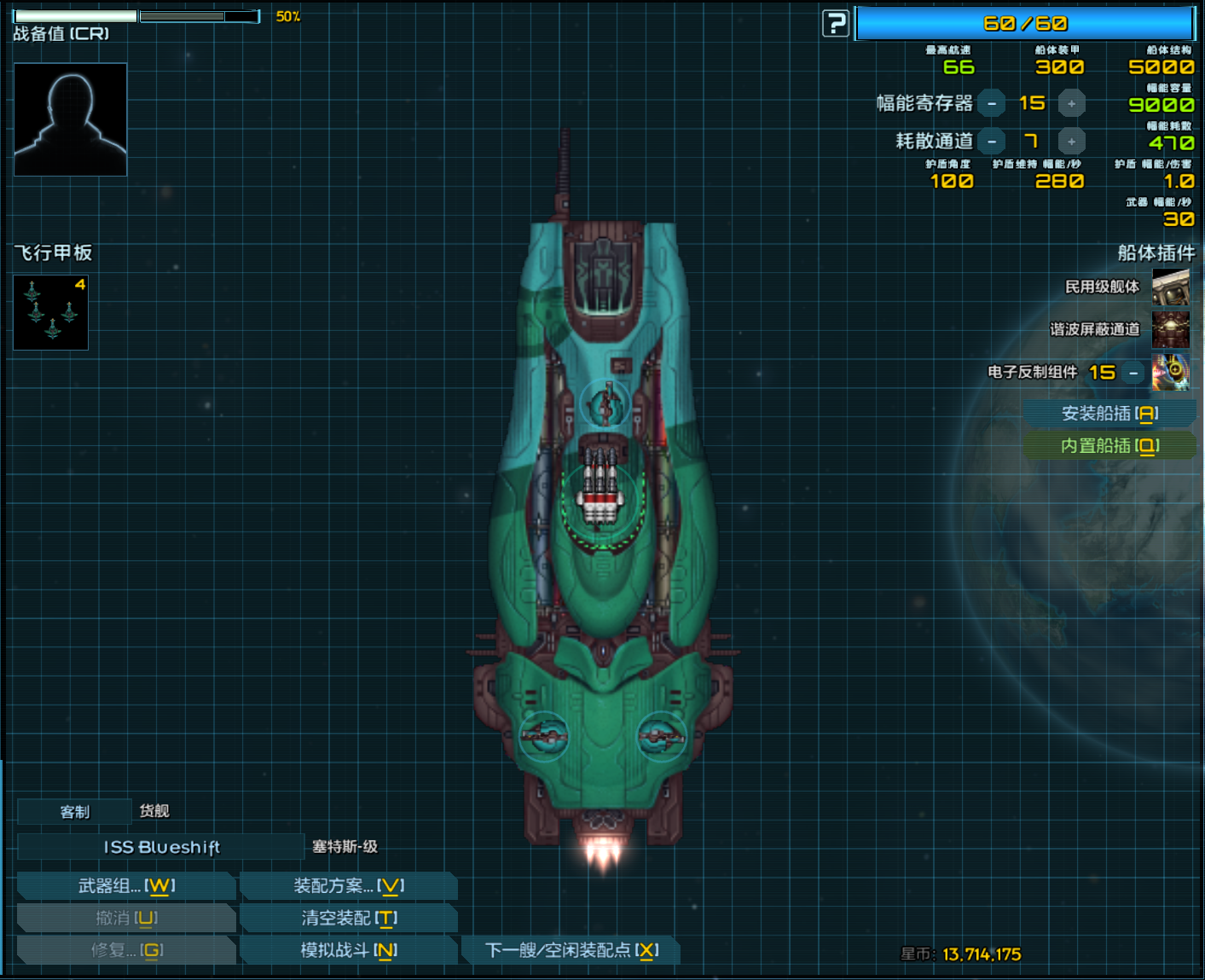Select the officer portrait silhouette
This screenshot has height=980, width=1205.
click(71, 119)
